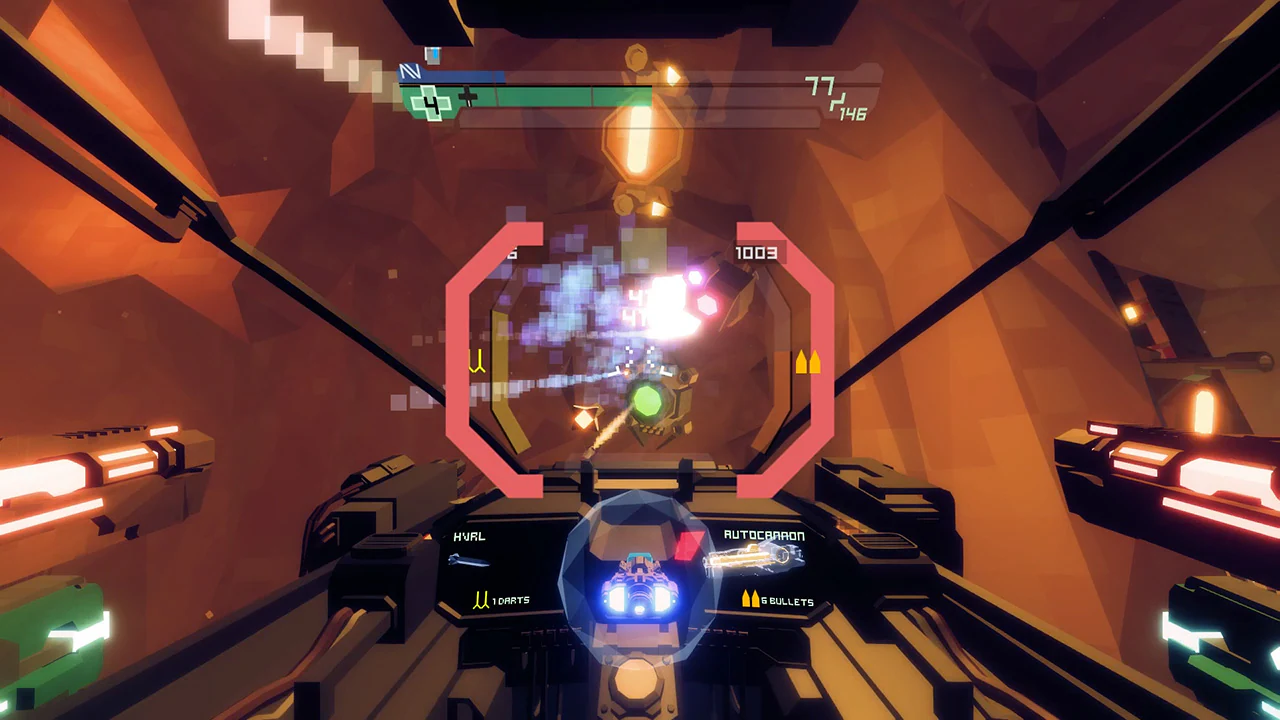
Task: Expand the left weapon panel labeled HVRL
Action: [470, 536]
